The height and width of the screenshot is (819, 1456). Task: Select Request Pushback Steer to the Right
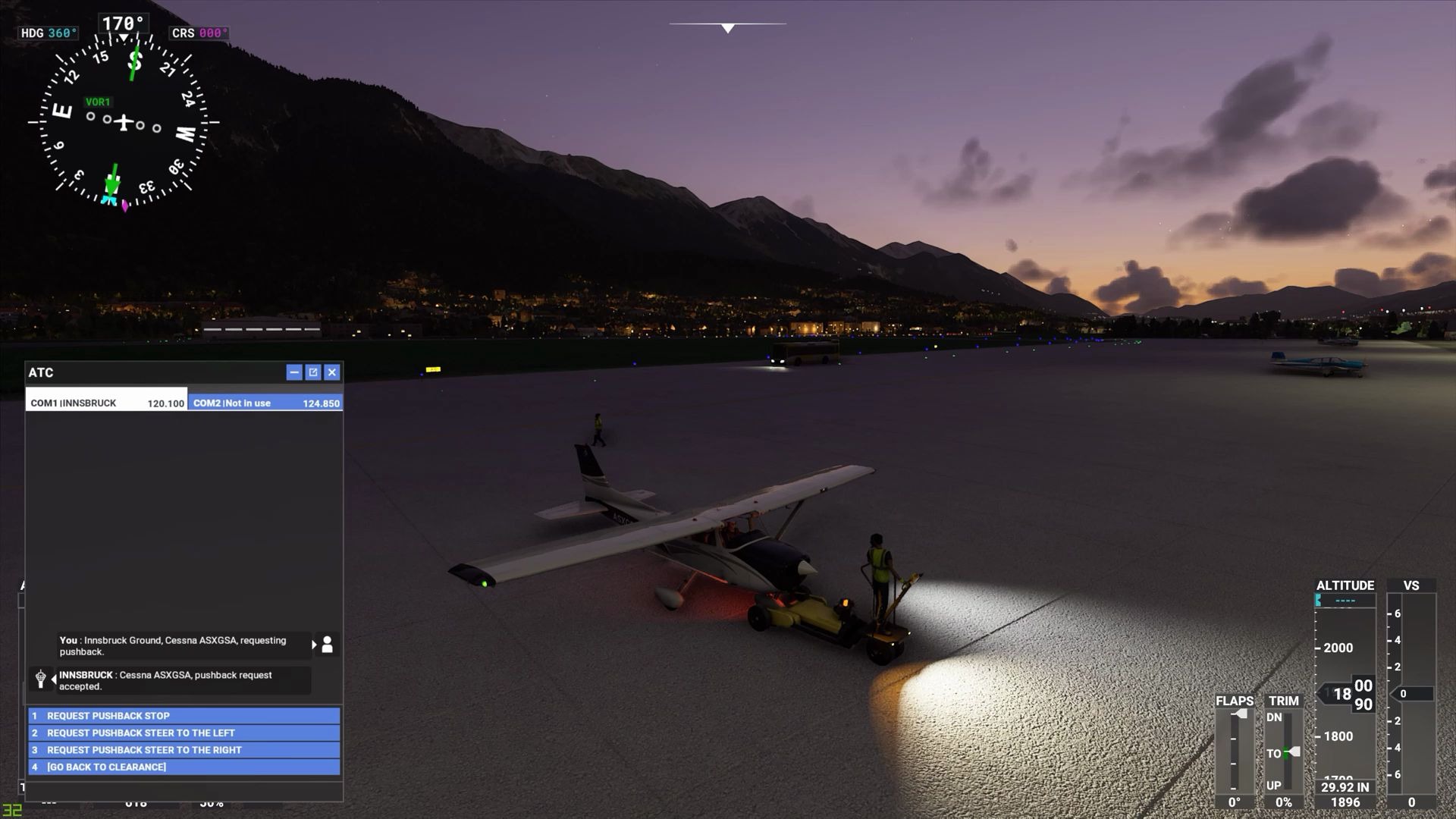click(x=184, y=750)
